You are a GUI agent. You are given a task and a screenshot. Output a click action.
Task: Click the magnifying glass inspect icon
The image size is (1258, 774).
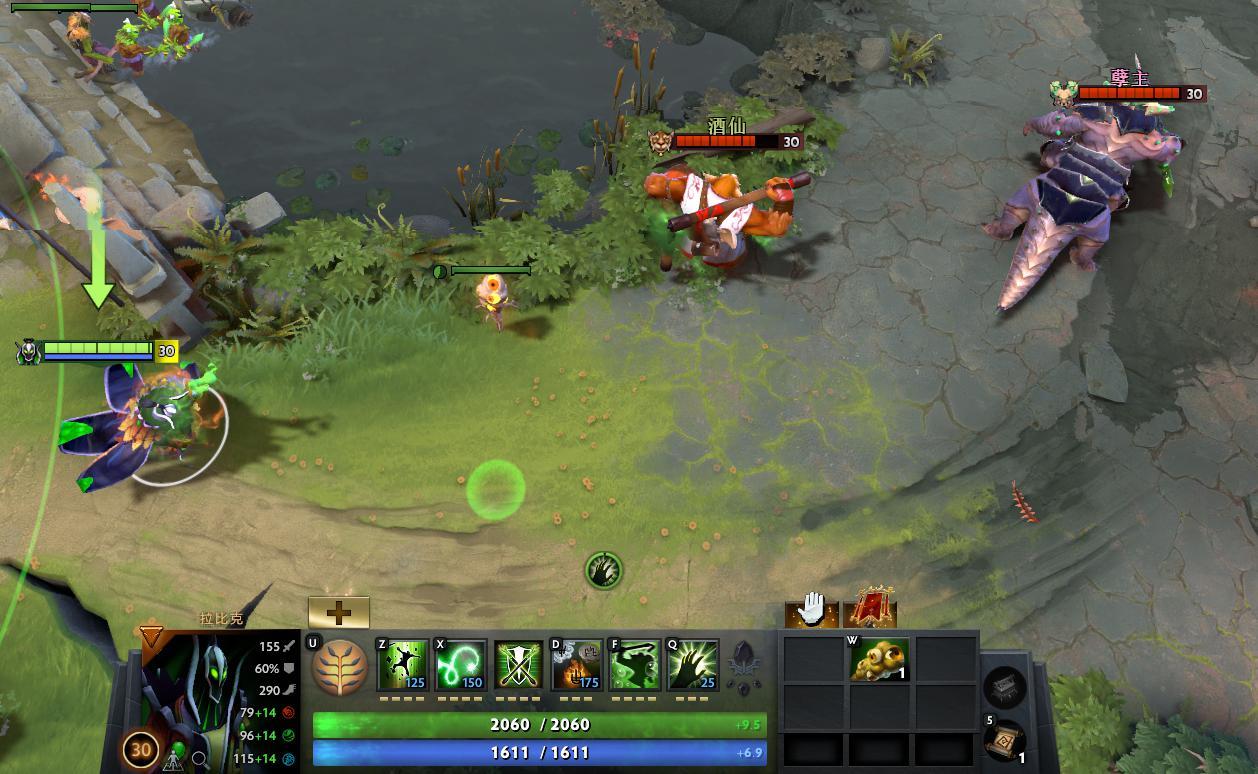(x=200, y=758)
